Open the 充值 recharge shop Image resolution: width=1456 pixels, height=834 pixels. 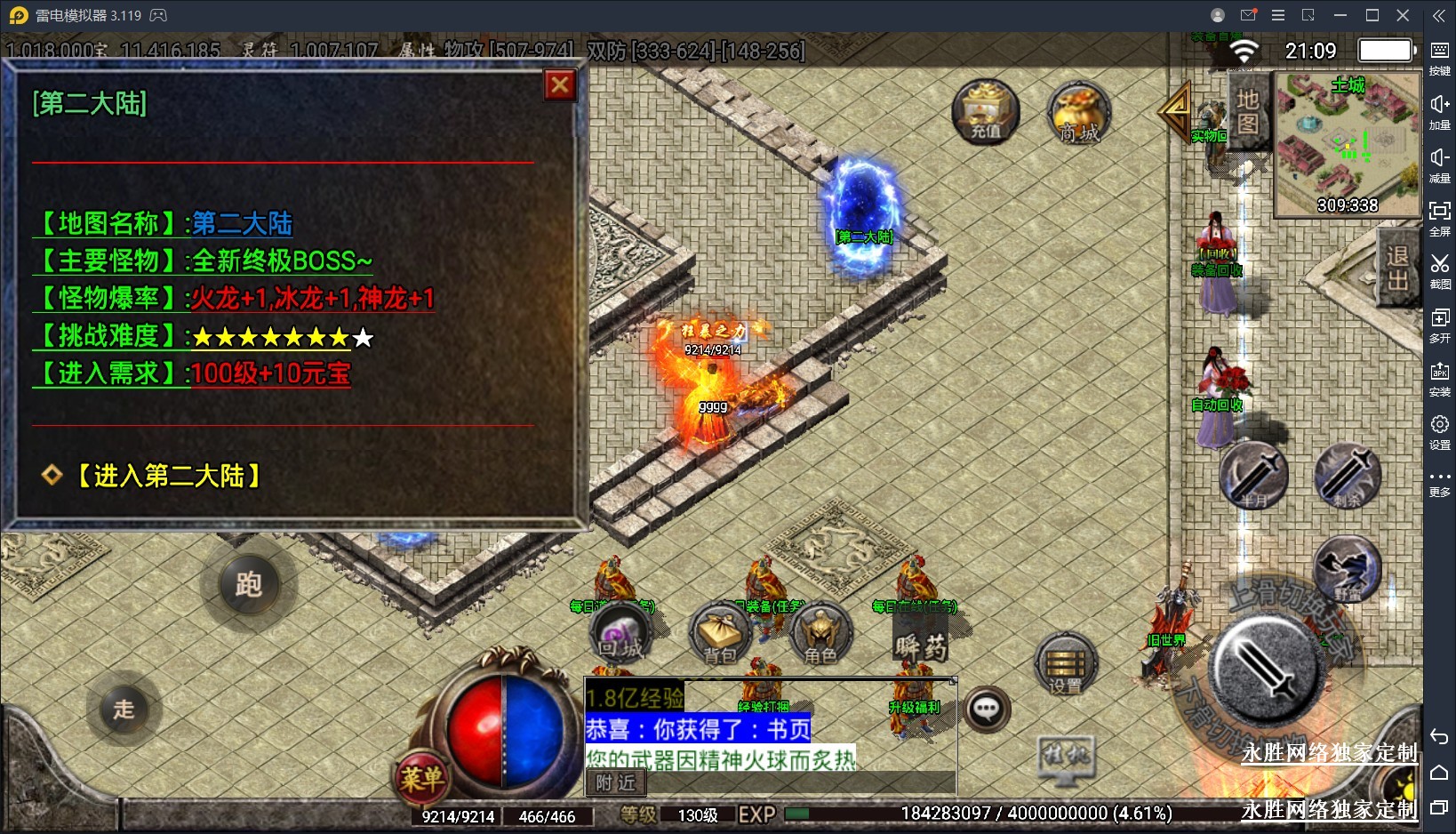point(985,112)
